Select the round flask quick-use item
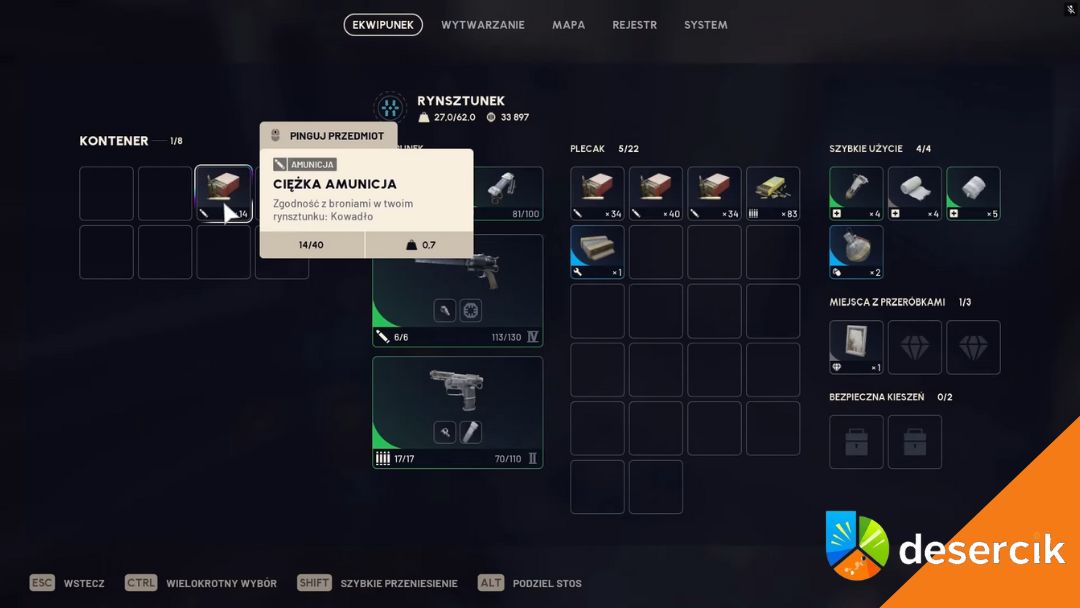The image size is (1080, 608). point(856,252)
